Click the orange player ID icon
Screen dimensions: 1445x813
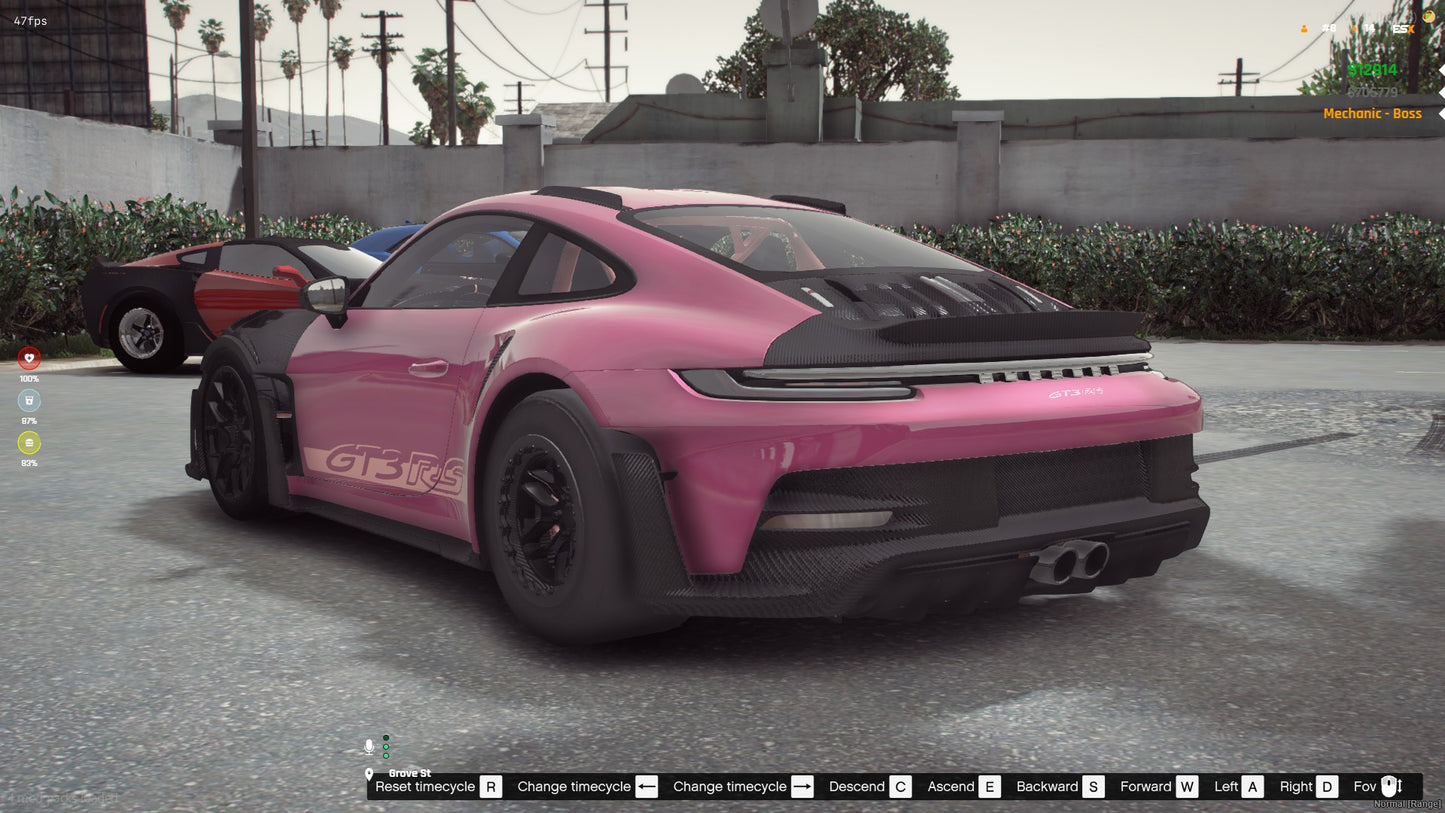tap(1304, 28)
